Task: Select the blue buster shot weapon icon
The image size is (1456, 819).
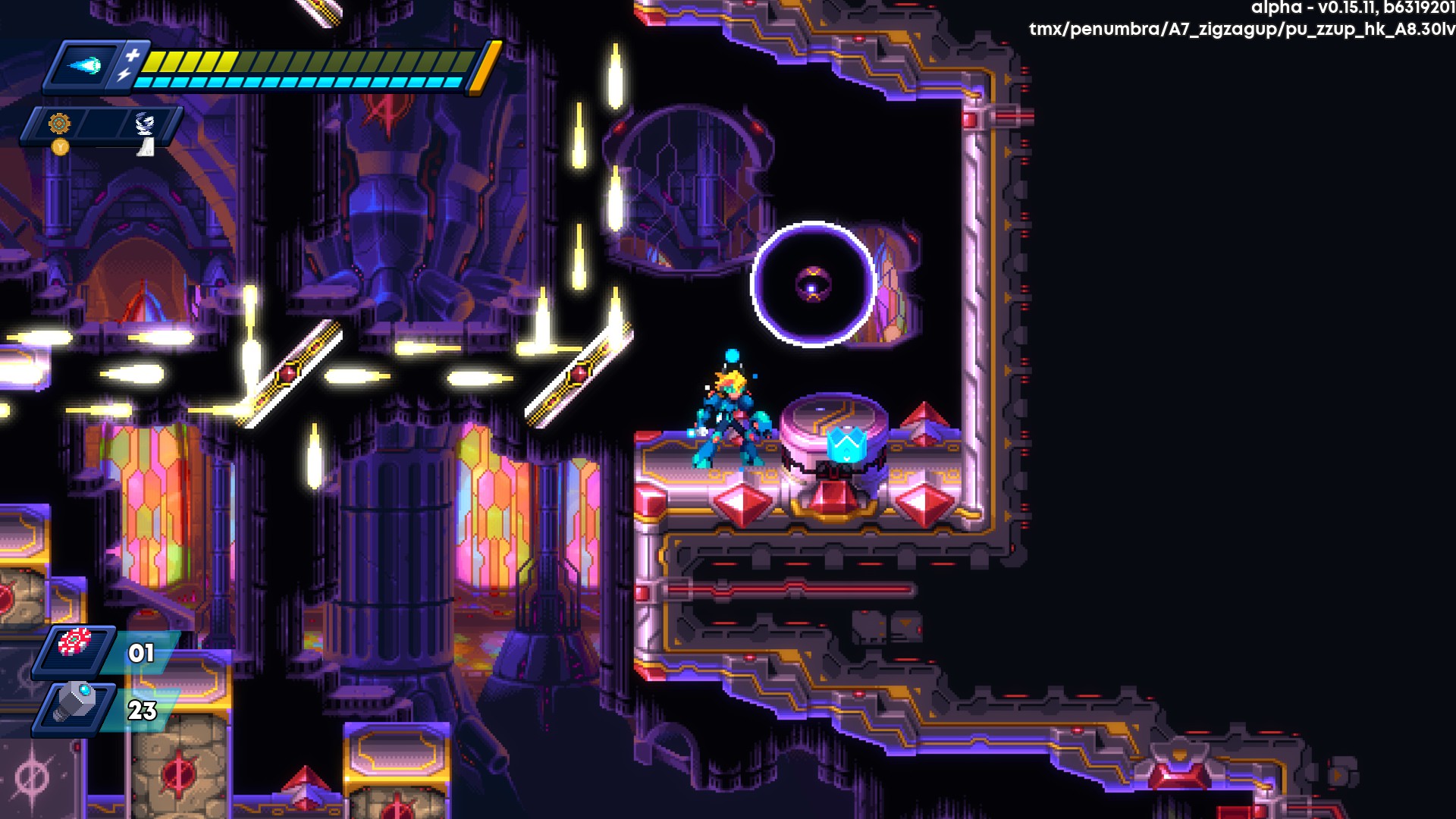Action: (x=85, y=66)
